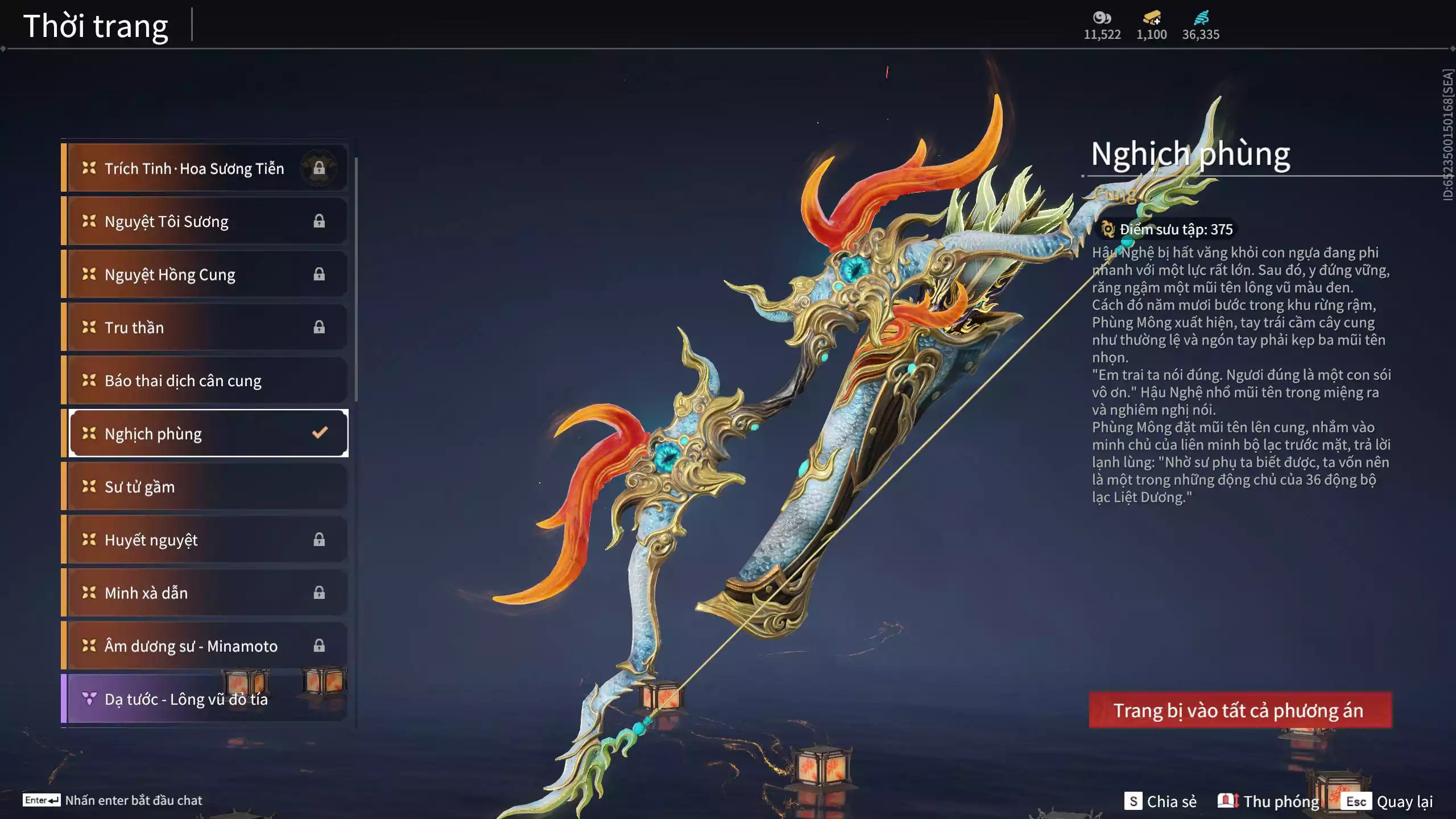The width and height of the screenshot is (1456, 819).
Task: Click the blue conch currency icon showing 36,335
Action: coord(1201,17)
